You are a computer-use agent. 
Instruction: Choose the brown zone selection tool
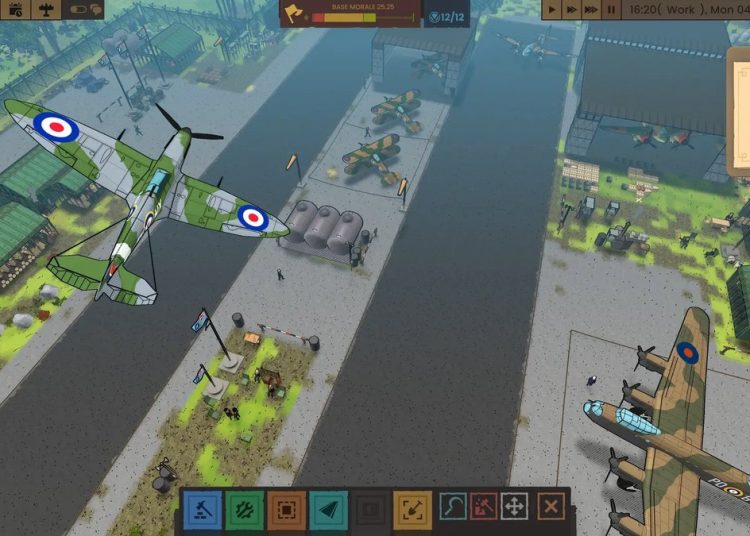(x=286, y=509)
